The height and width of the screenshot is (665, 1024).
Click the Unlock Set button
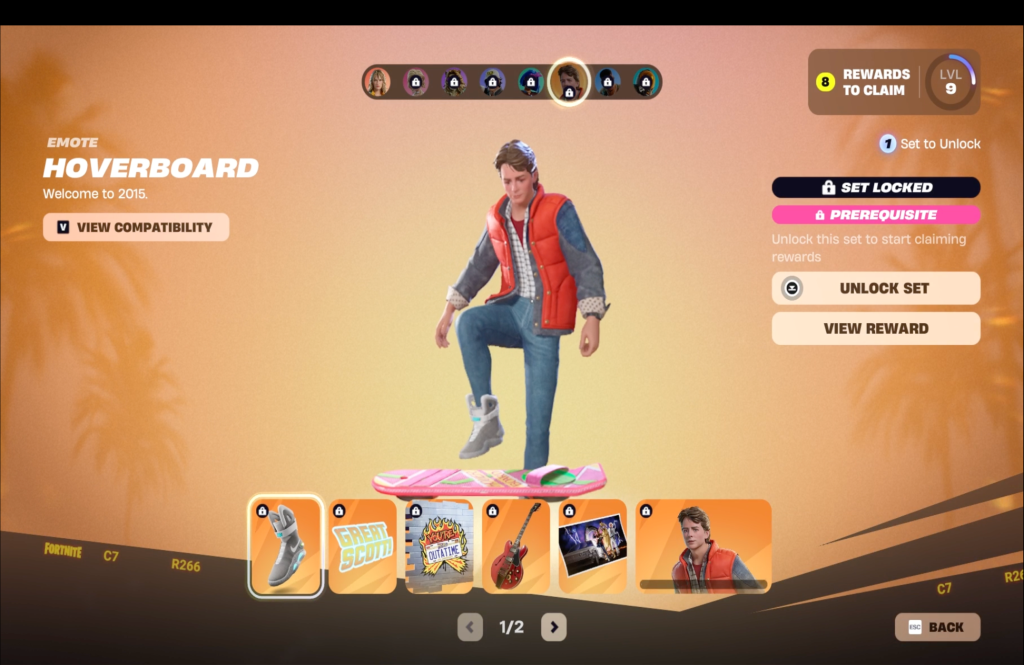[x=875, y=288]
